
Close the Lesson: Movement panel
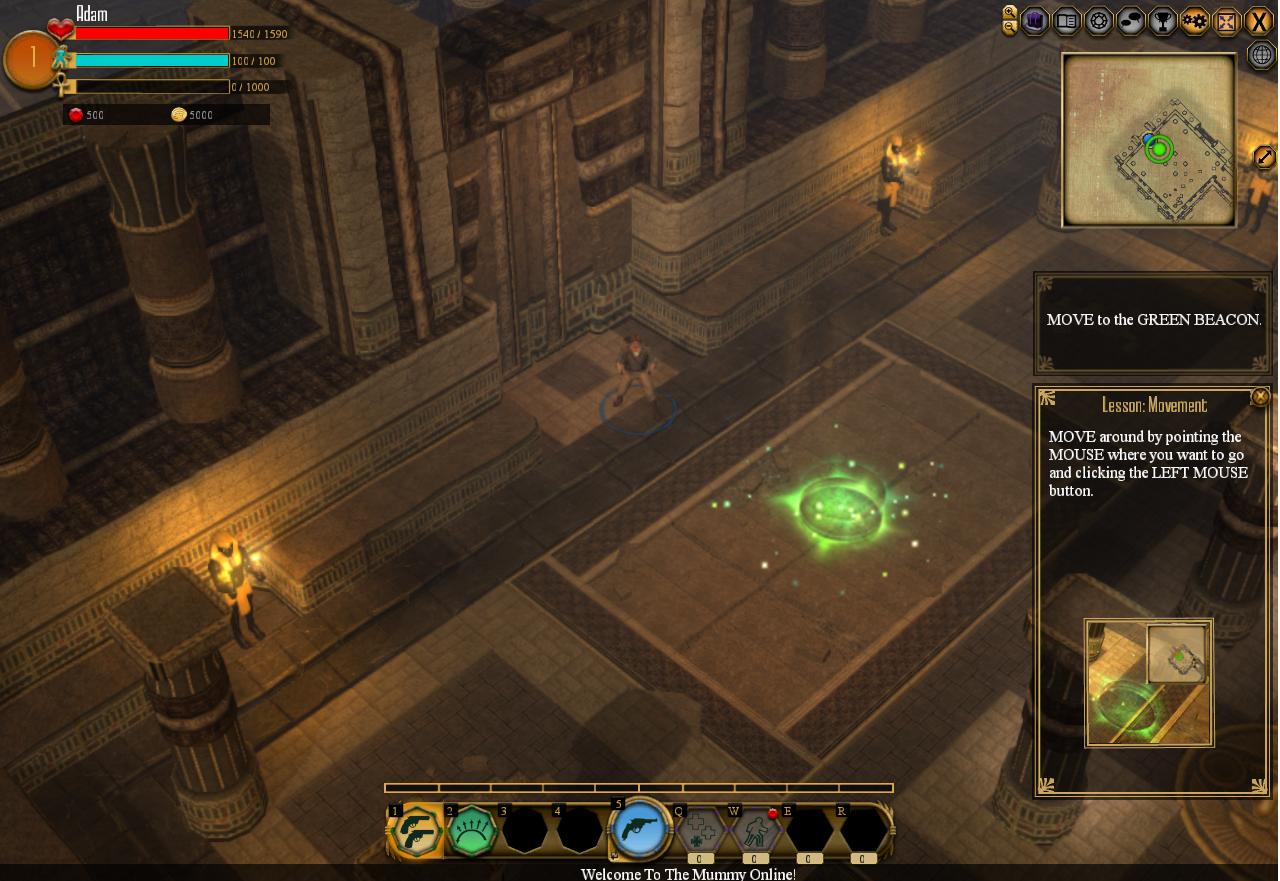tap(1260, 397)
